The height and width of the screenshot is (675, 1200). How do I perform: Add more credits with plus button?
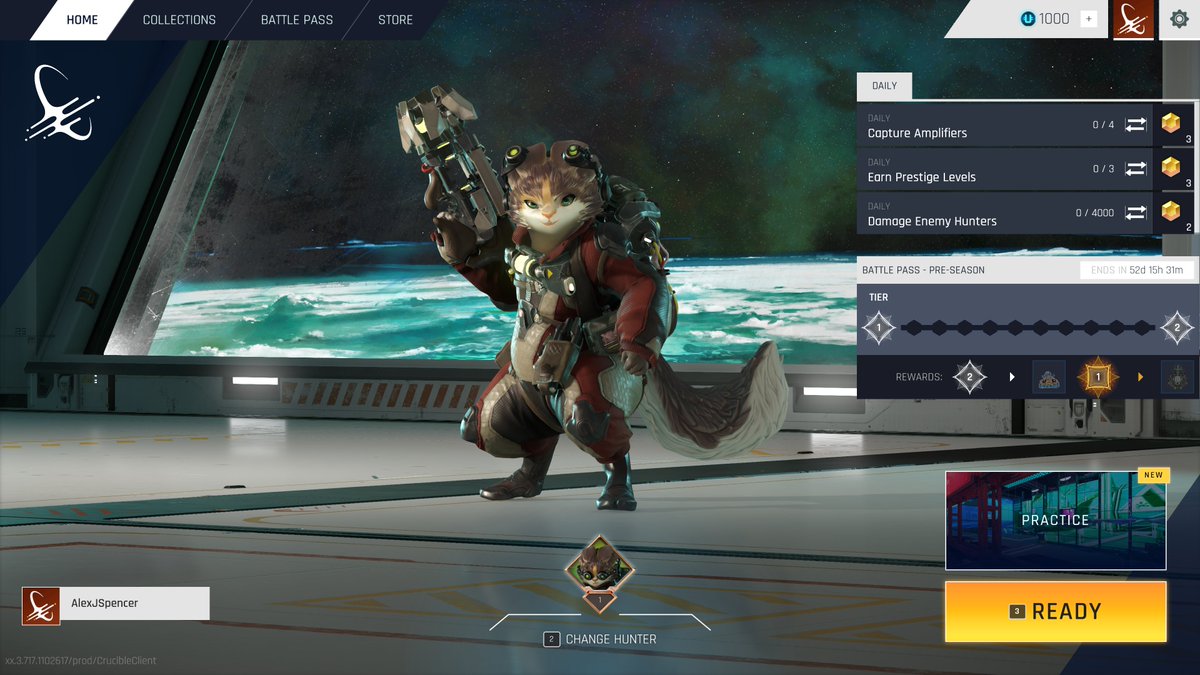(x=1089, y=19)
